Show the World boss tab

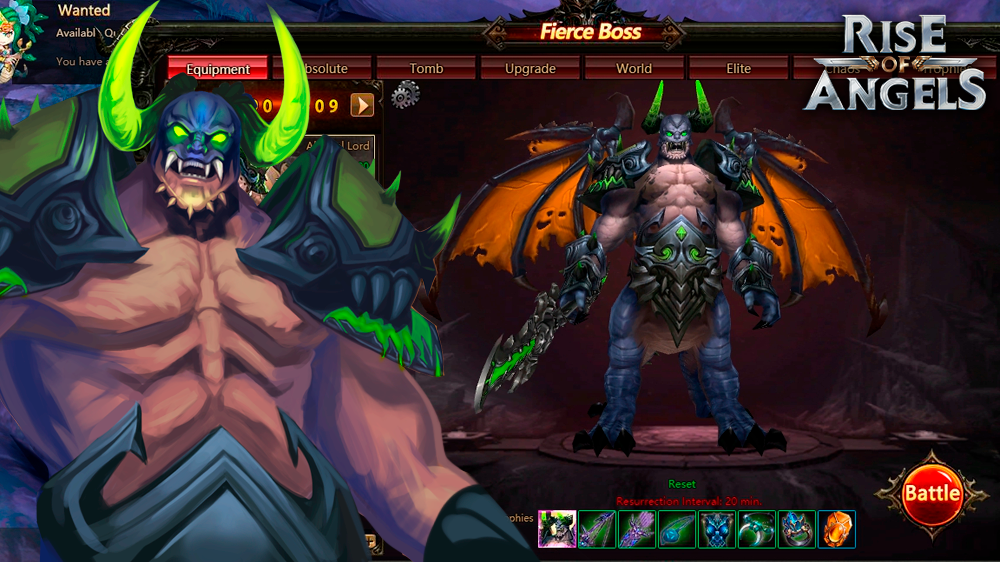(634, 69)
